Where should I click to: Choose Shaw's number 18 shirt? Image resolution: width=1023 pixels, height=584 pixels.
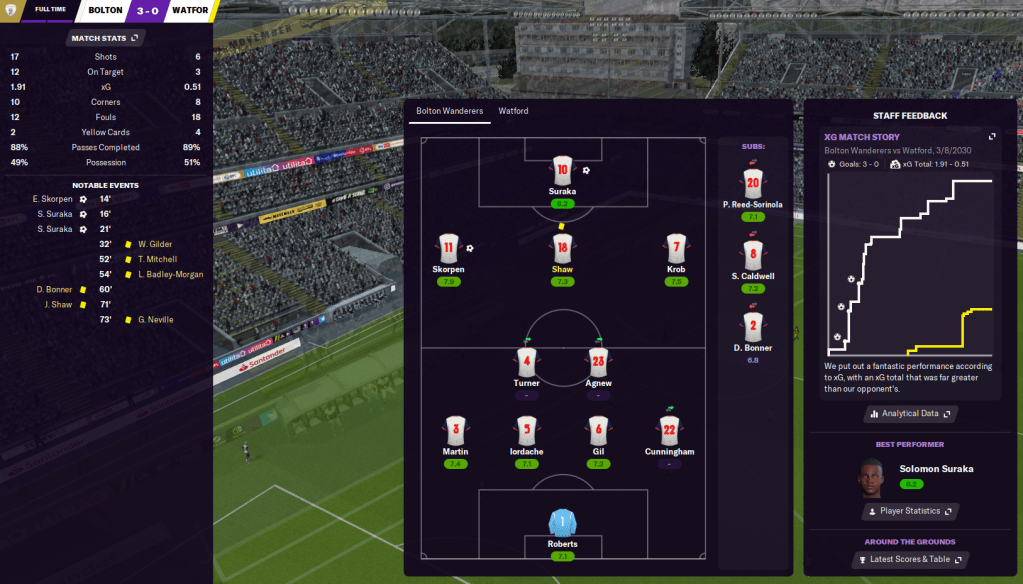coord(562,249)
